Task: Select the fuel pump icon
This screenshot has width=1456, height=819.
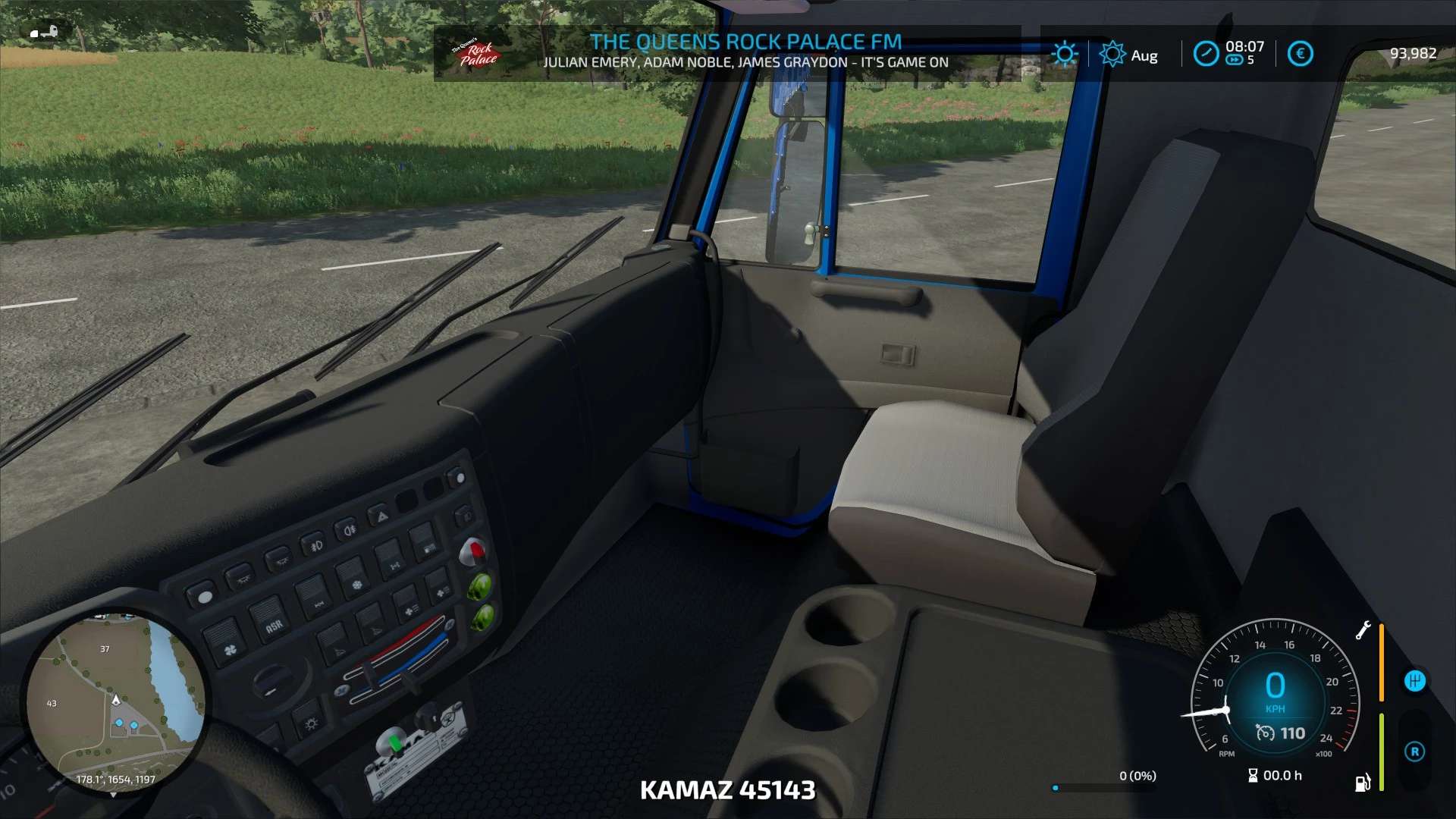Action: pos(1363,782)
